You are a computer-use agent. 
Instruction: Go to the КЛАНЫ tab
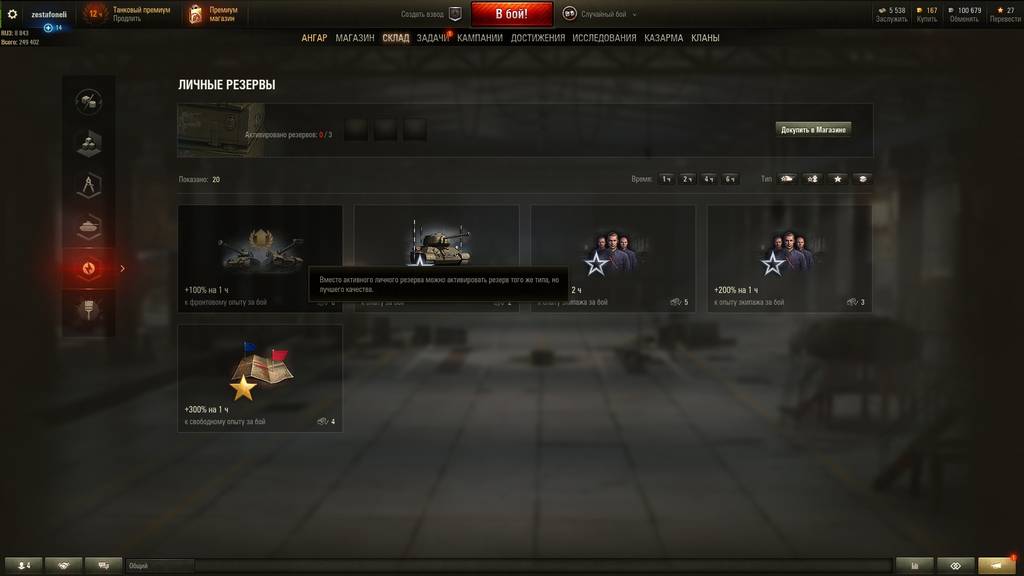click(705, 38)
